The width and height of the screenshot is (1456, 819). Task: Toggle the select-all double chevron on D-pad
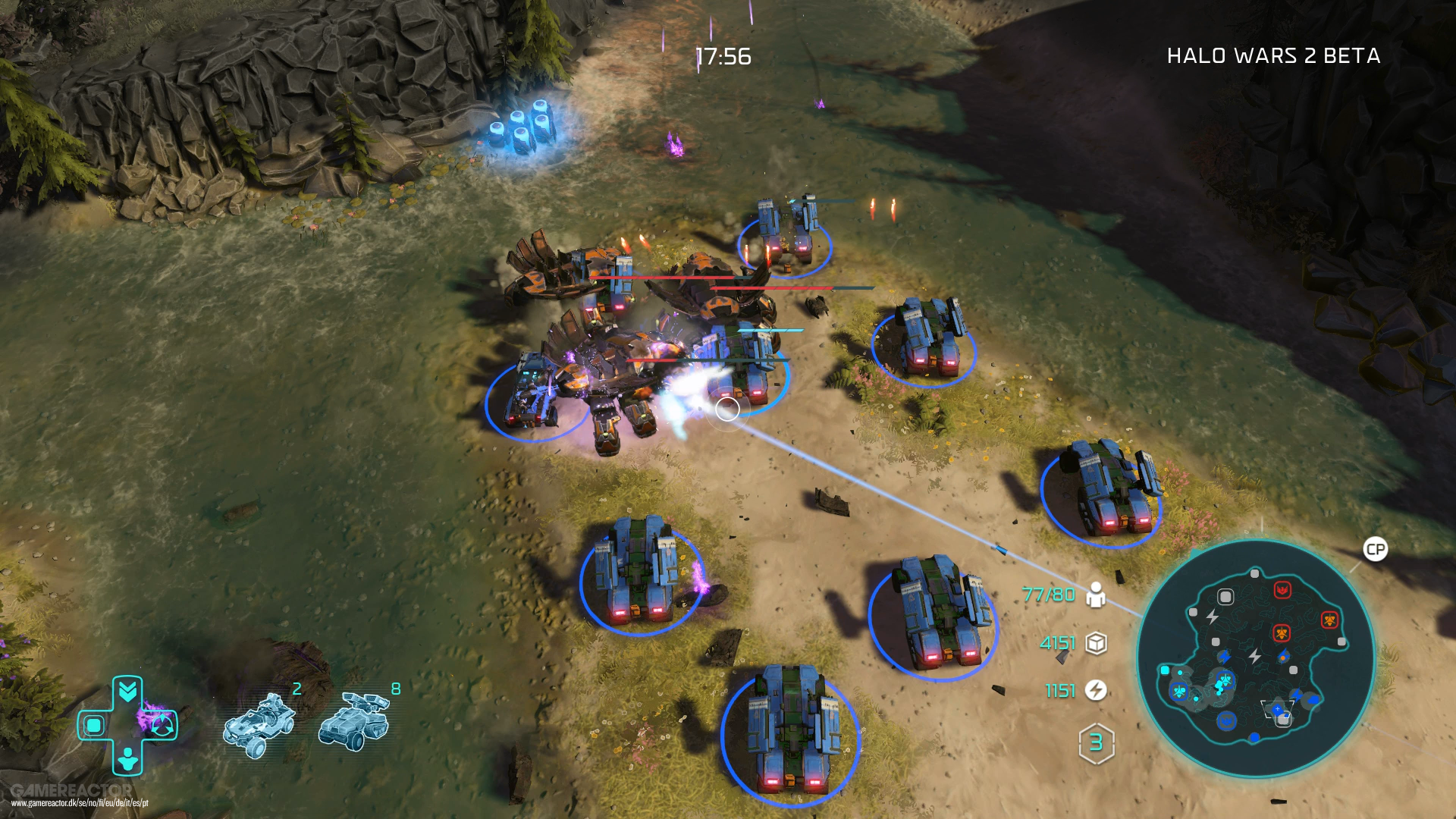coord(128,689)
